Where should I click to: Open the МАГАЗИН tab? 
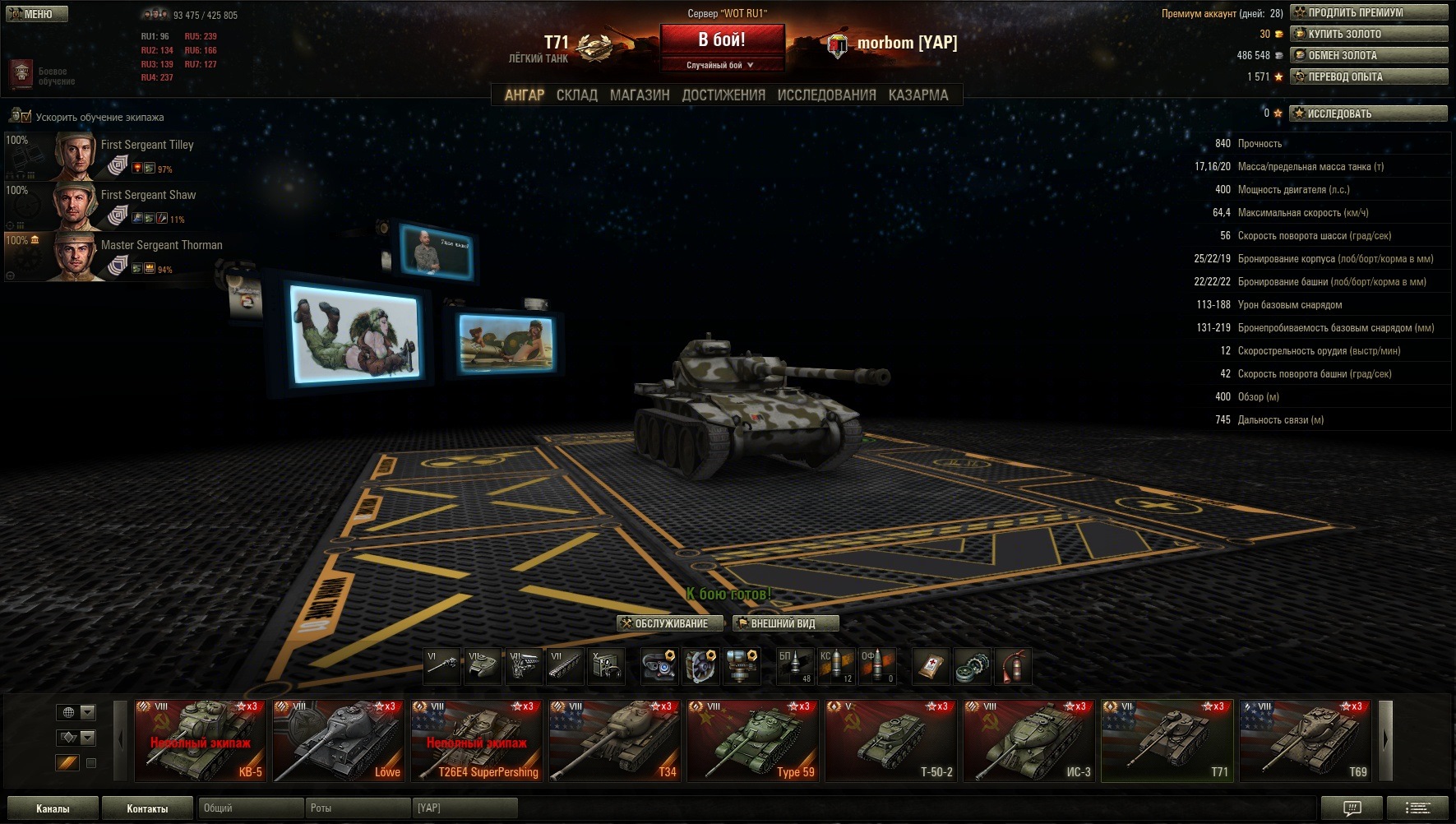point(639,95)
